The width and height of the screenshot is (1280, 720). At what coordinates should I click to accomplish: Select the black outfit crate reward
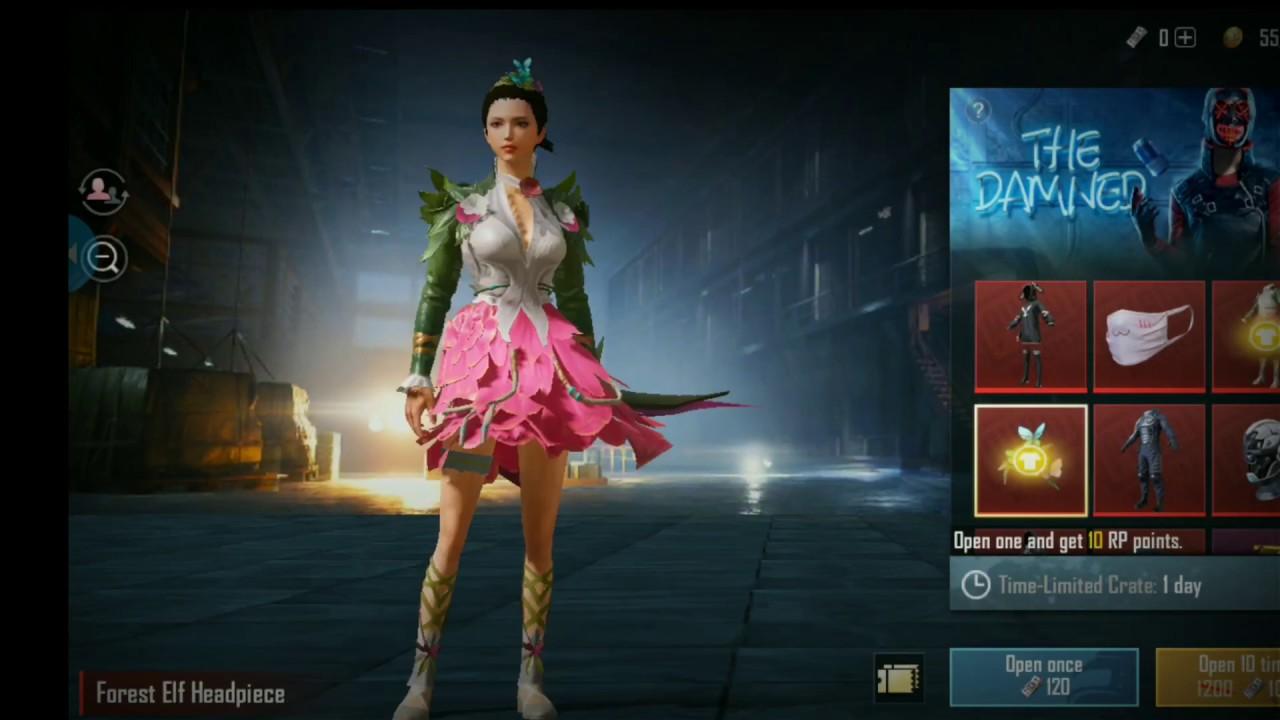[1030, 335]
